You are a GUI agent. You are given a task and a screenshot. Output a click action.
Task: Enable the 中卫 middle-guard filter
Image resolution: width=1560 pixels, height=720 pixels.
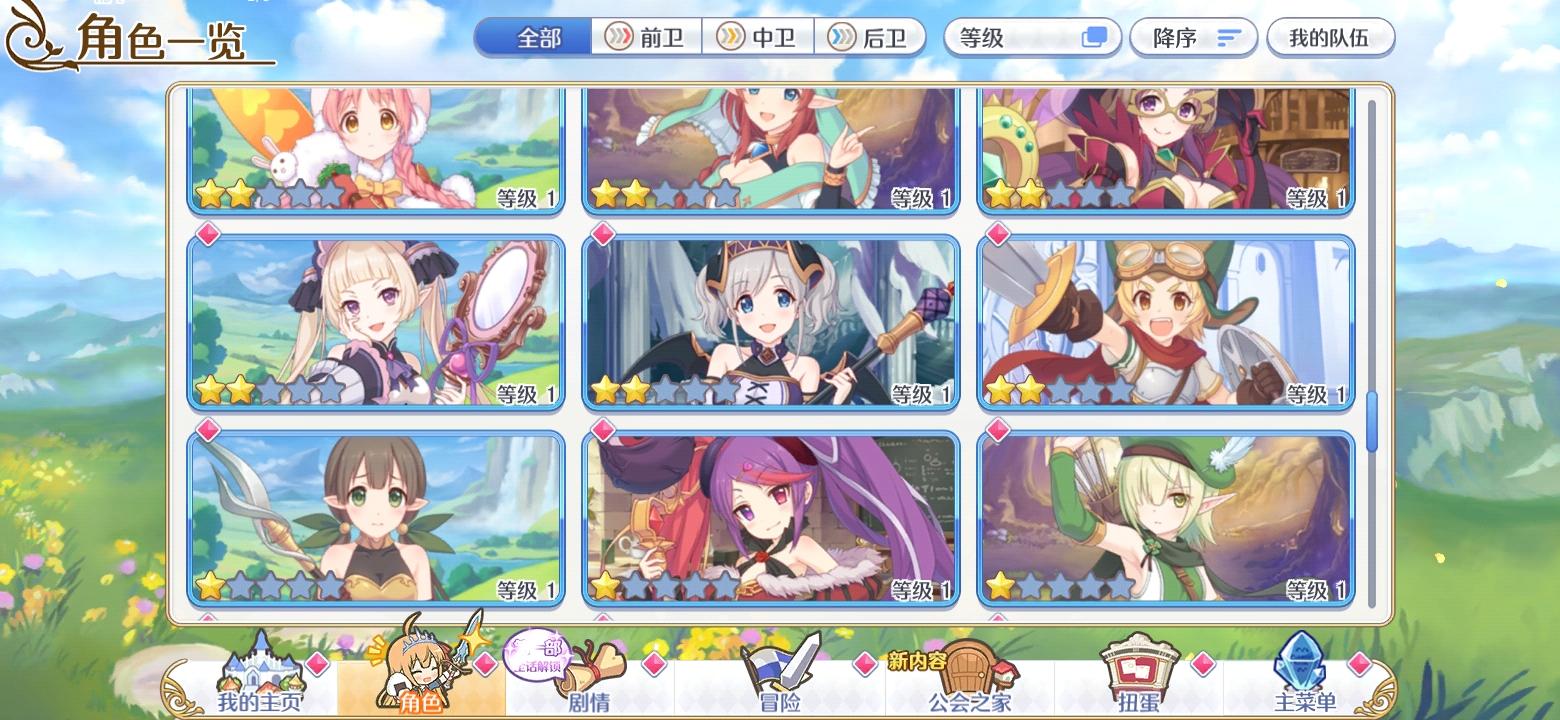pyautogui.click(x=760, y=37)
